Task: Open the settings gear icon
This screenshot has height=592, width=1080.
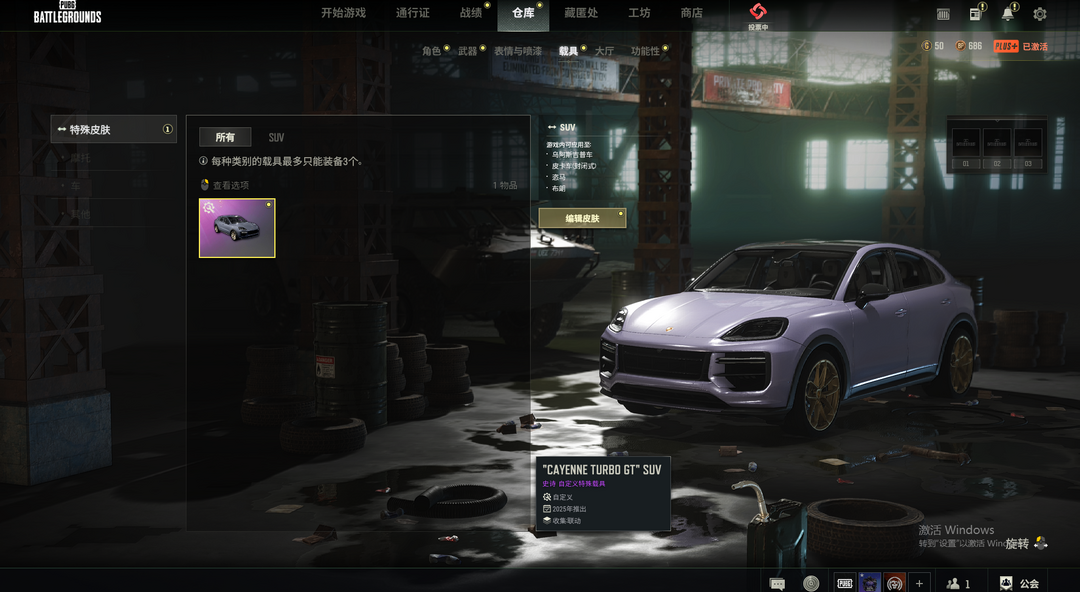Action: (1040, 14)
